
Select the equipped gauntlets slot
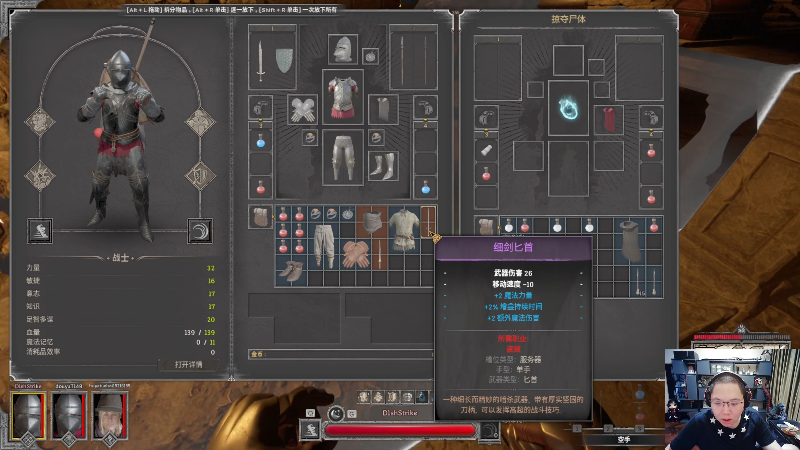tap(303, 109)
